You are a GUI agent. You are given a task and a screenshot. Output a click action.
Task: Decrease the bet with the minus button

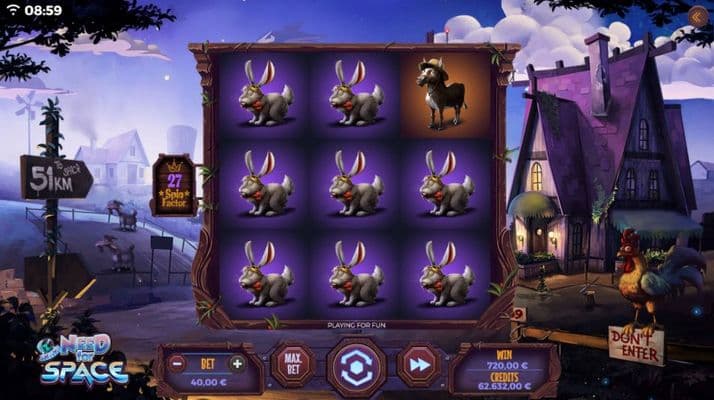tap(177, 363)
